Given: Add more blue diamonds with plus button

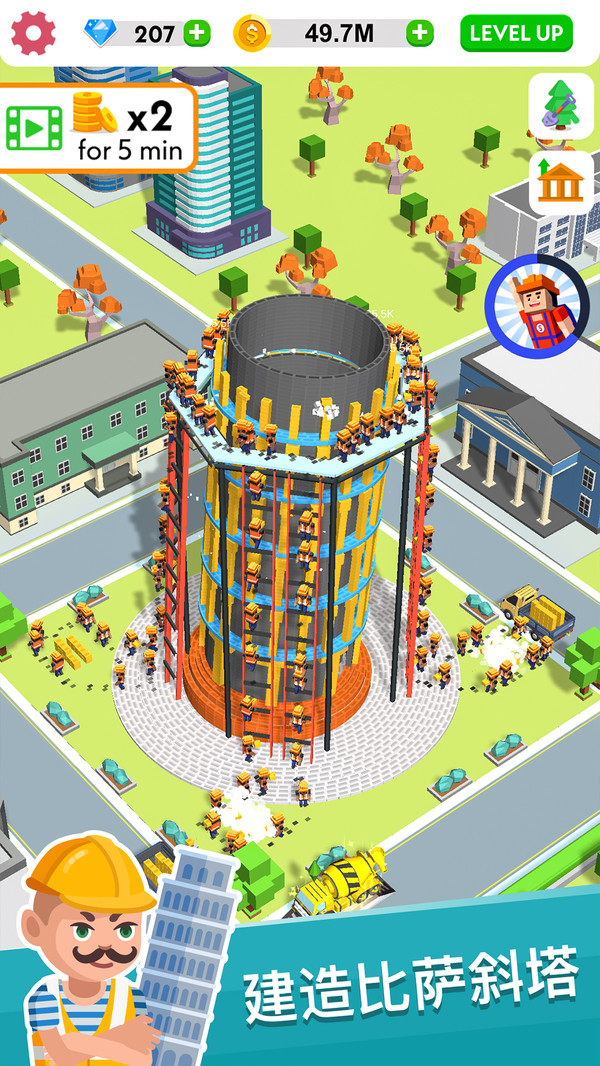Looking at the screenshot, I should tap(198, 33).
